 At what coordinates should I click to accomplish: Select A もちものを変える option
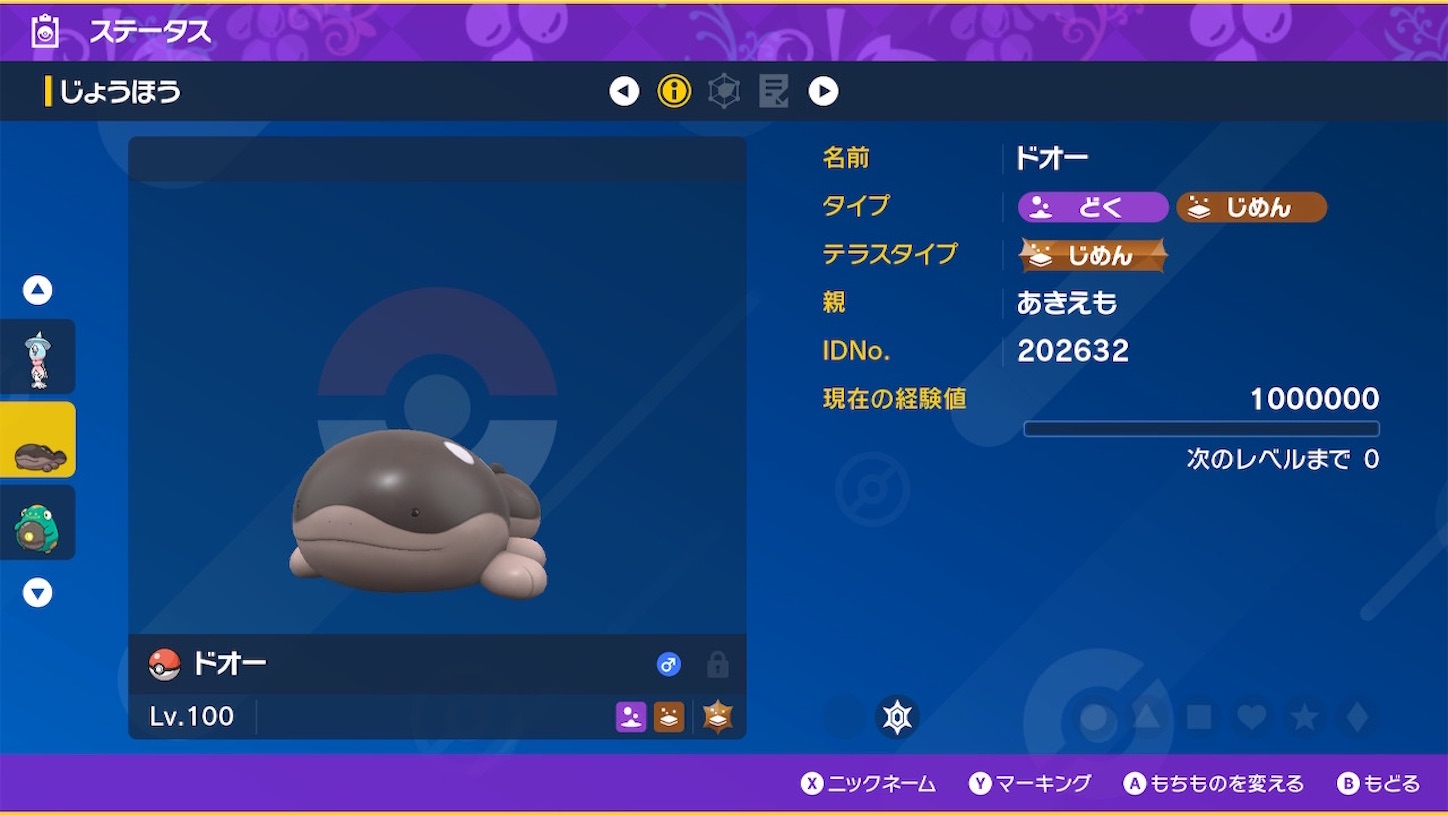click(1213, 783)
